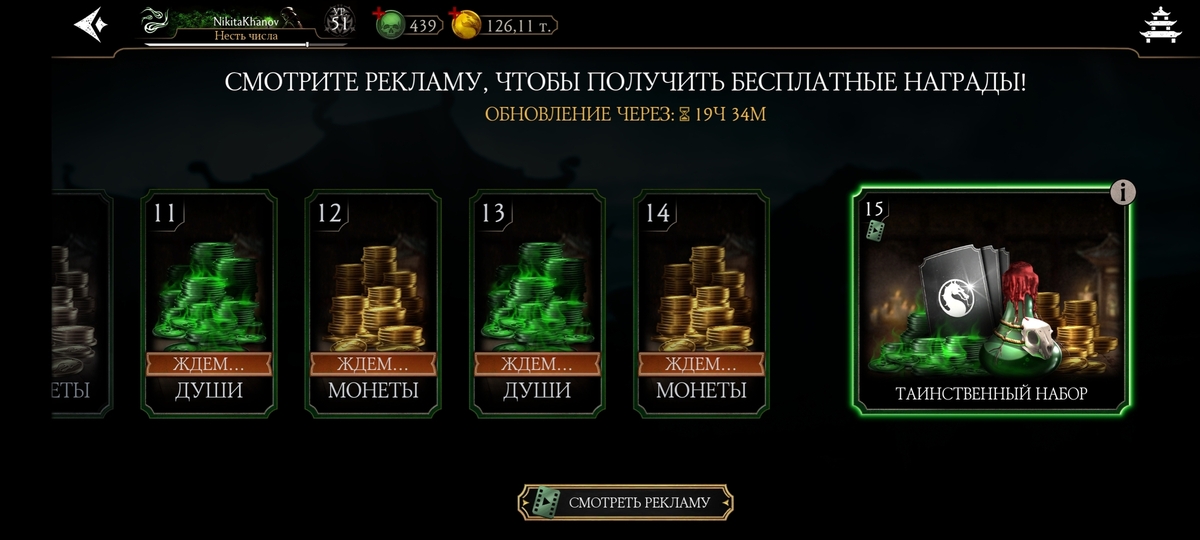Select reward card 13 Души
The image size is (1200, 540).
pos(538,302)
